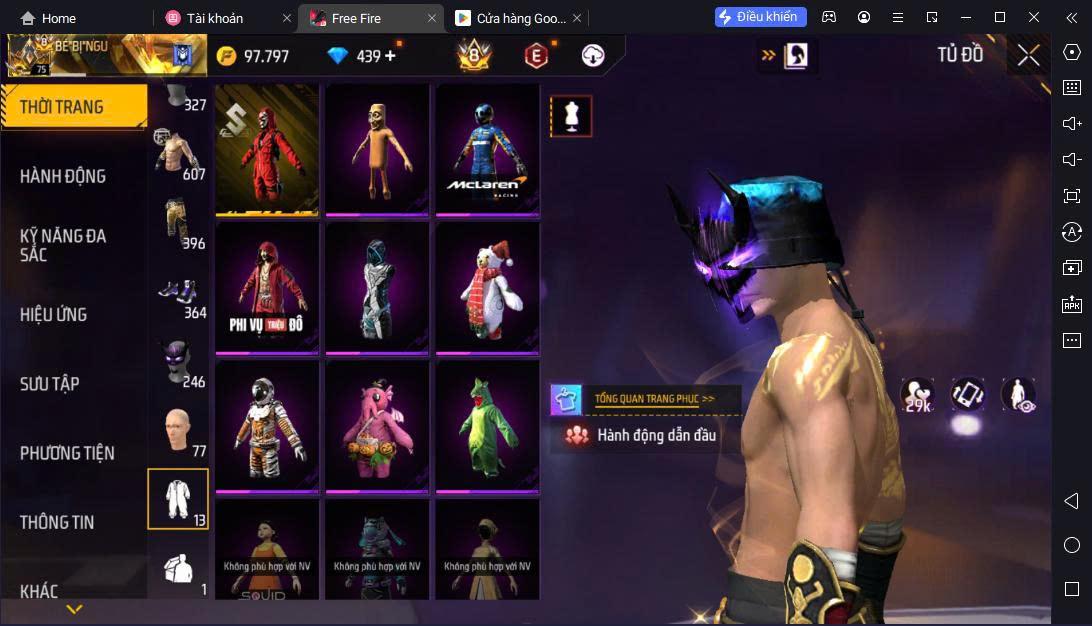Image resolution: width=1092 pixels, height=626 pixels.
Task: Select the shoes category icon
Action: pyautogui.click(x=178, y=292)
